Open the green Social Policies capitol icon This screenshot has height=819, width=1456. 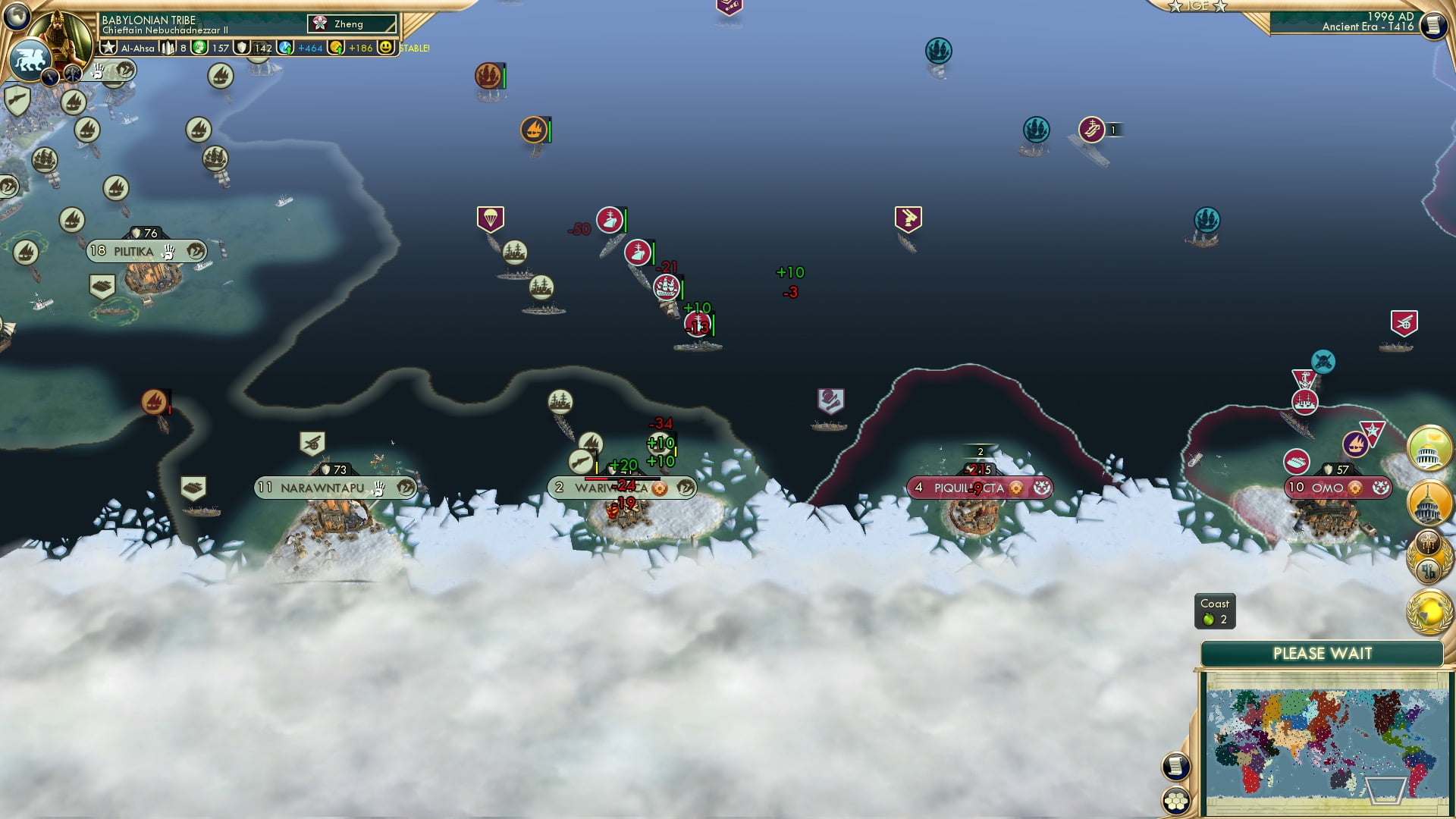pyautogui.click(x=1429, y=452)
